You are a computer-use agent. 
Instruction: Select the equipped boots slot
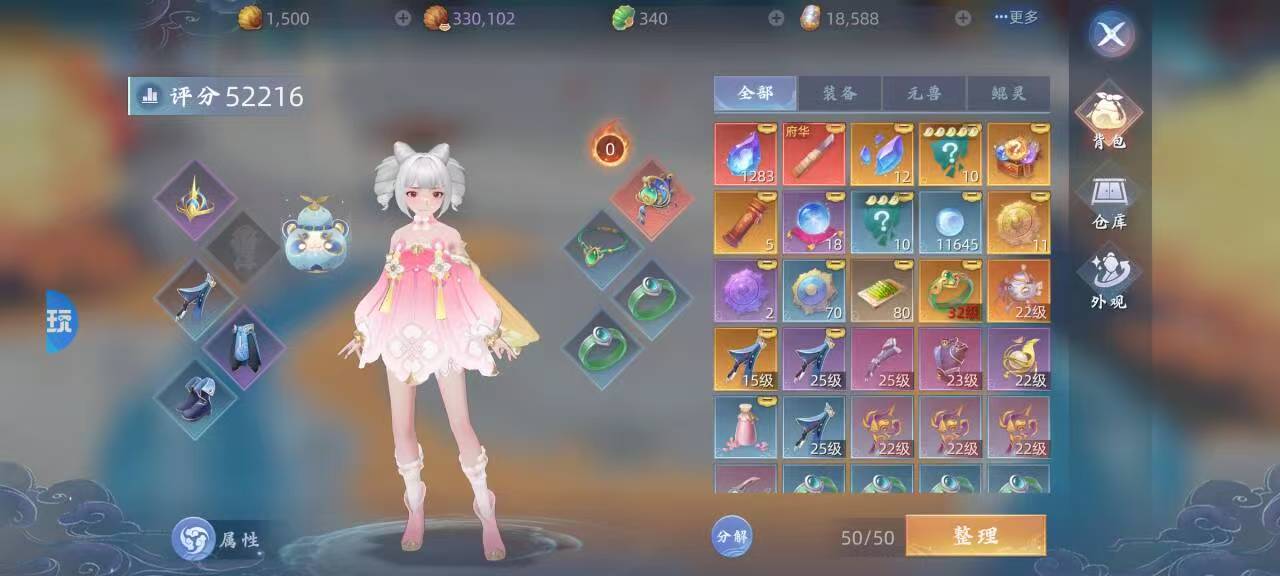point(194,400)
